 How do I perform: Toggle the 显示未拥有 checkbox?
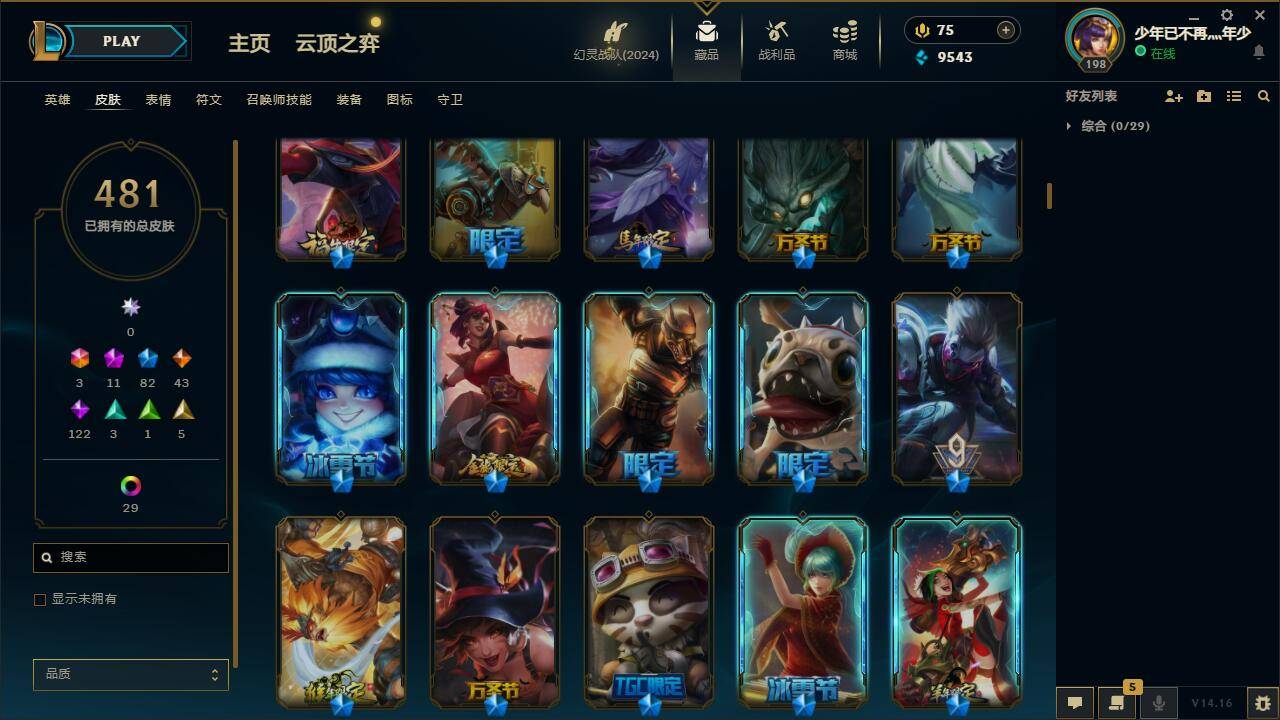(39, 600)
